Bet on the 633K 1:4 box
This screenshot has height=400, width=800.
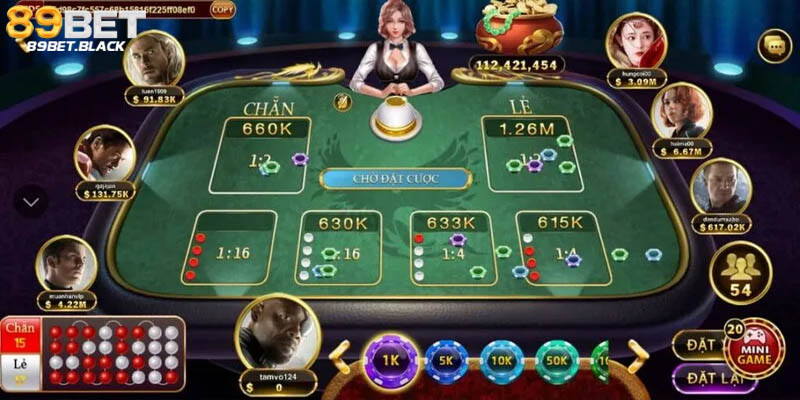tap(451, 248)
